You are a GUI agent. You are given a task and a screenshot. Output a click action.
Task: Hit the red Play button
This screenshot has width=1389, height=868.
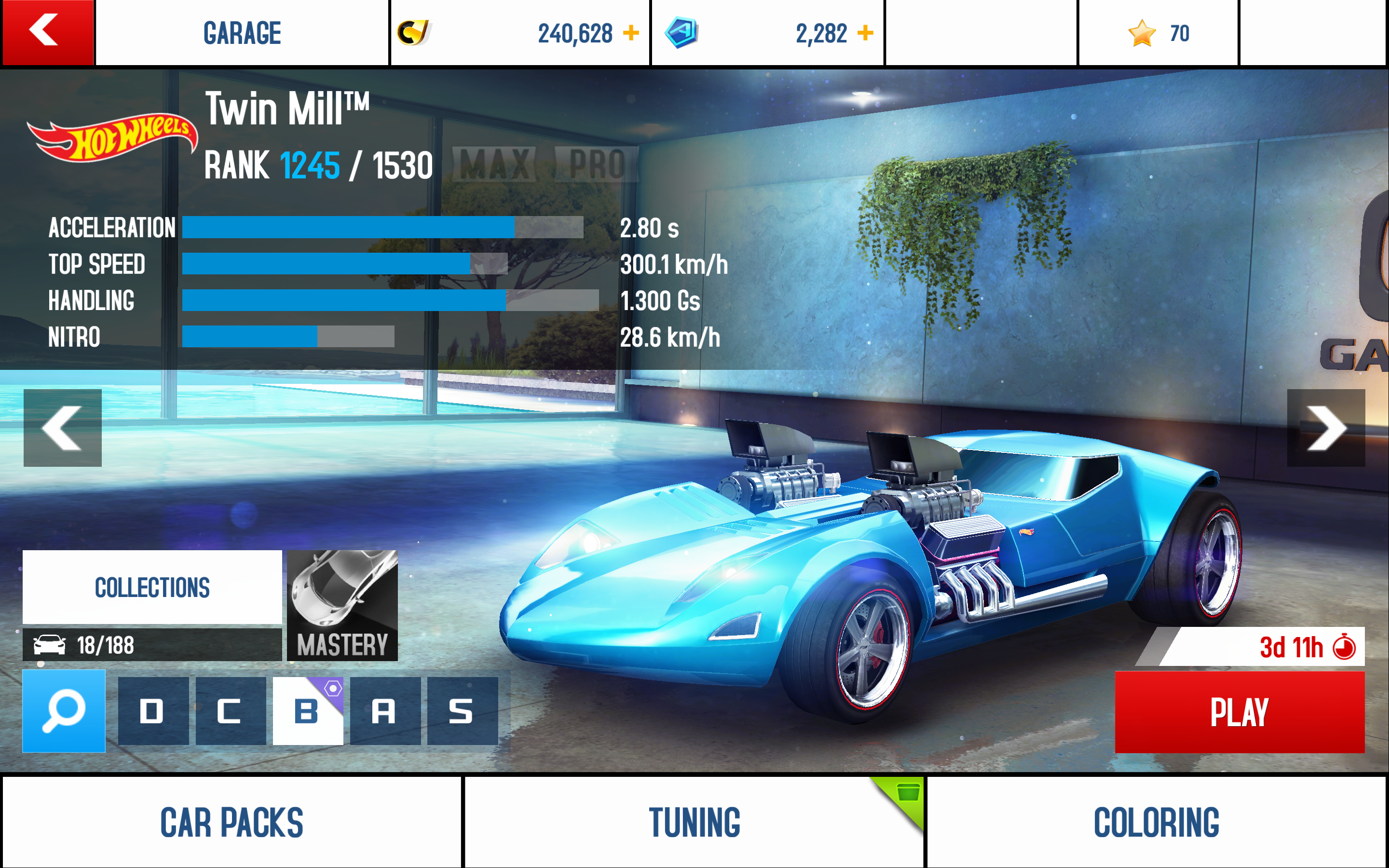[x=1239, y=712]
